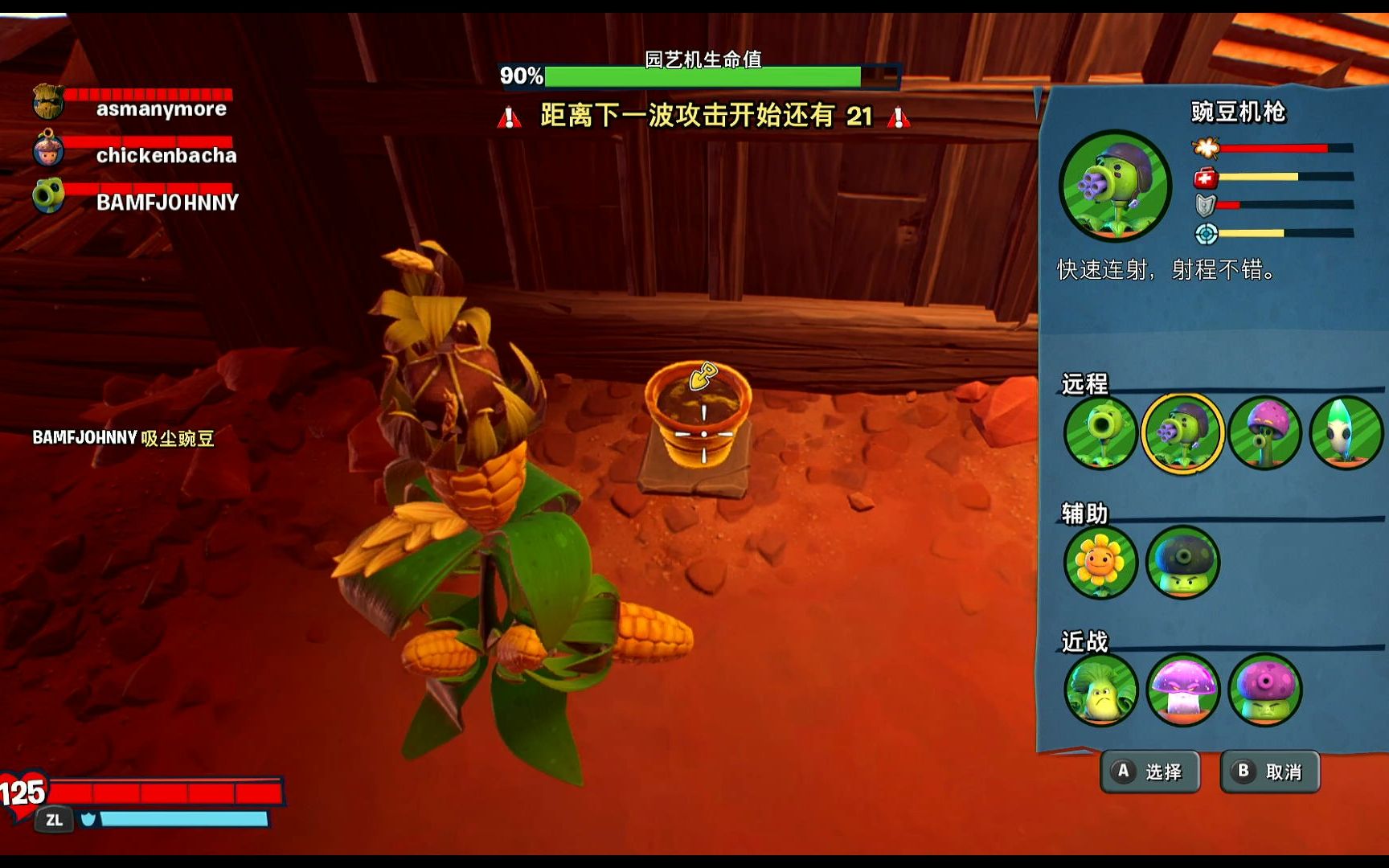The image size is (1389, 868).
Task: Pick the purple-capped mushroom in ranged row
Action: point(1264,432)
